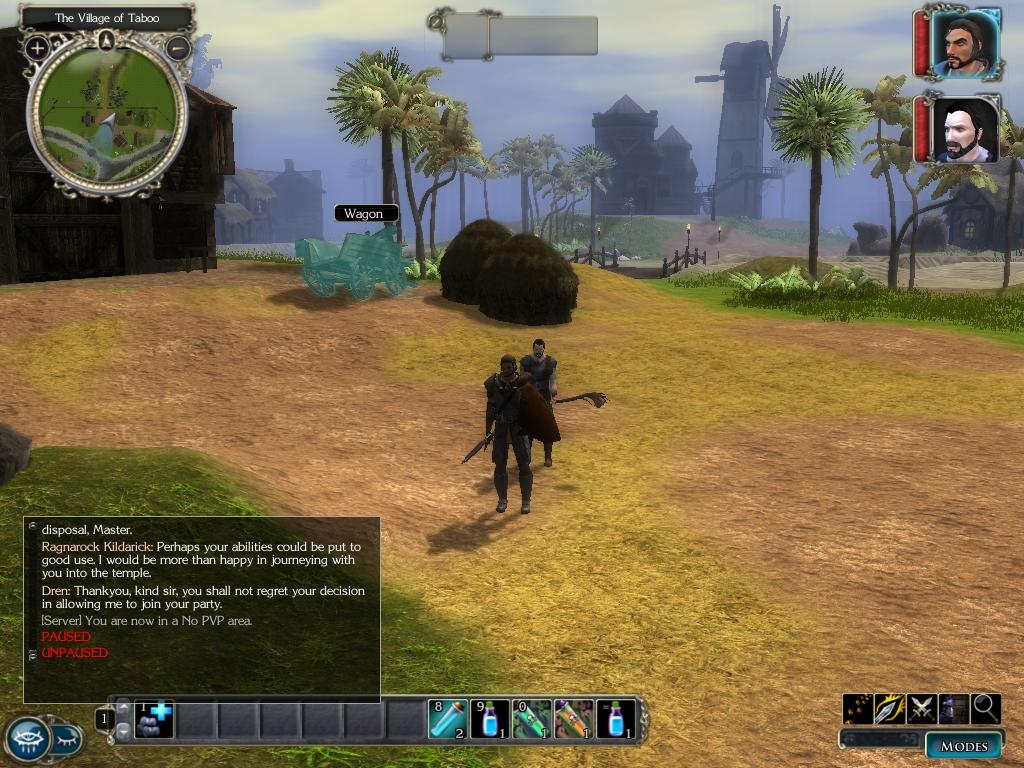This screenshot has height=768, width=1024.
Task: Click the circular minimap of the village
Action: (x=106, y=113)
